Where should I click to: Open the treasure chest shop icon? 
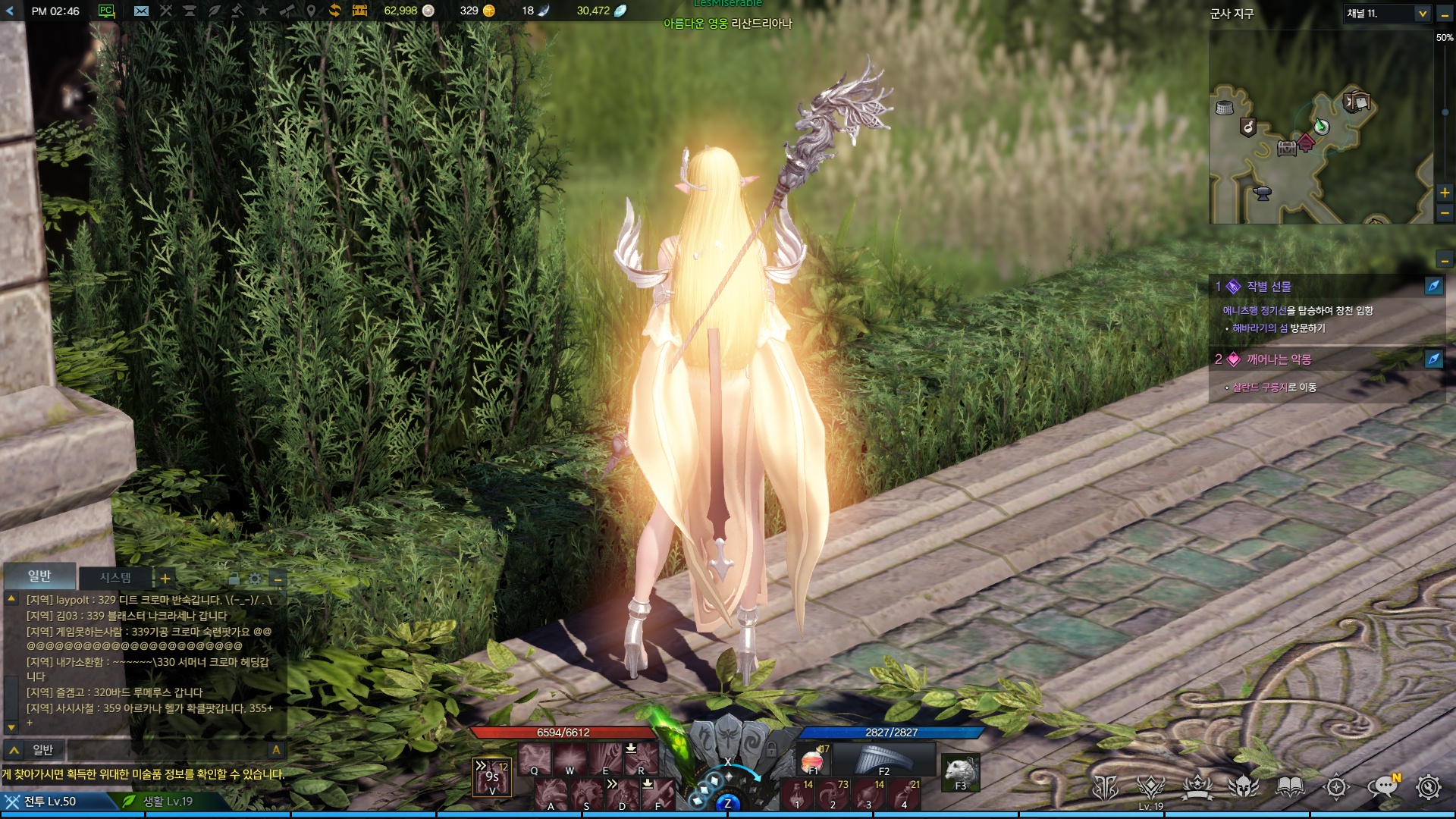[x=359, y=11]
